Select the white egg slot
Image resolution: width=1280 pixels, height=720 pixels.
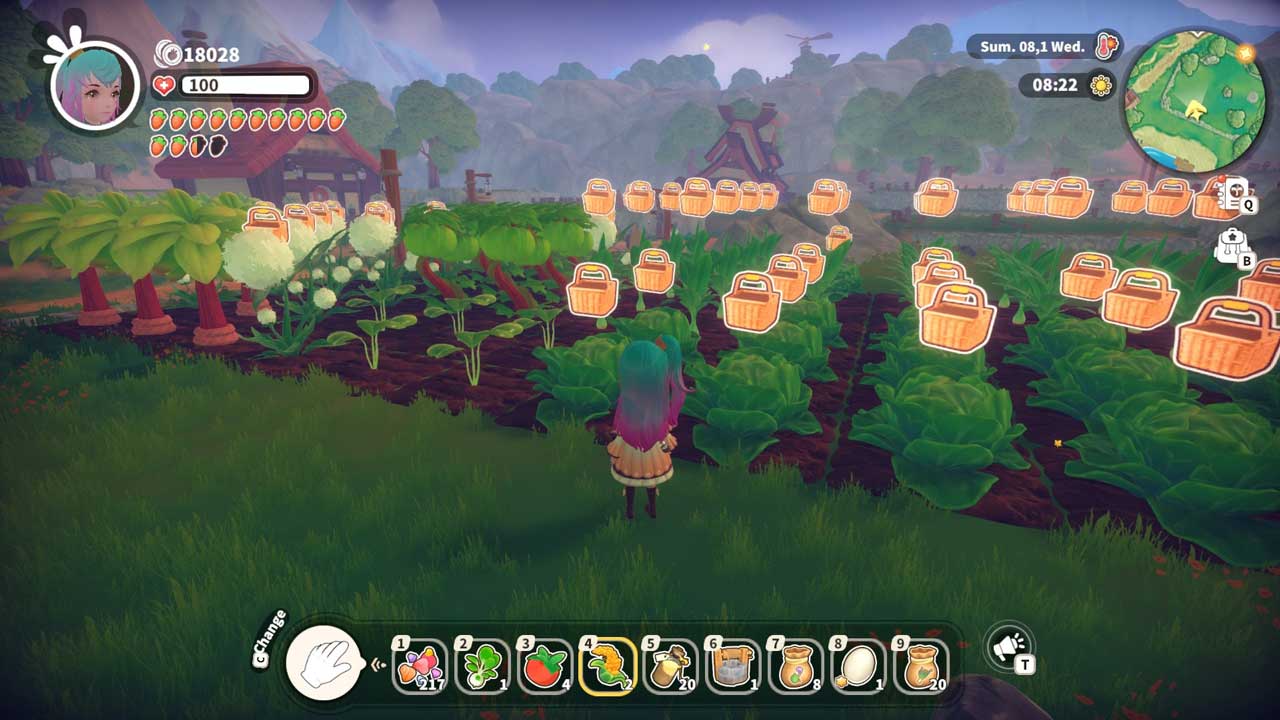(856, 667)
